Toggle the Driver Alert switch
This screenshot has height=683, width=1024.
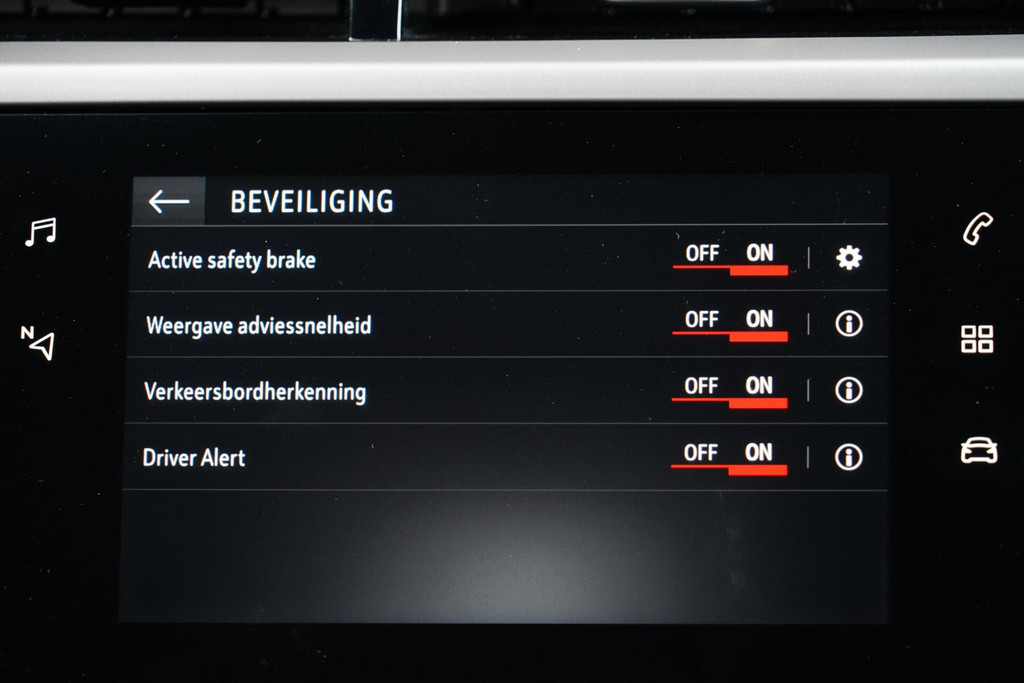pyautogui.click(x=730, y=456)
